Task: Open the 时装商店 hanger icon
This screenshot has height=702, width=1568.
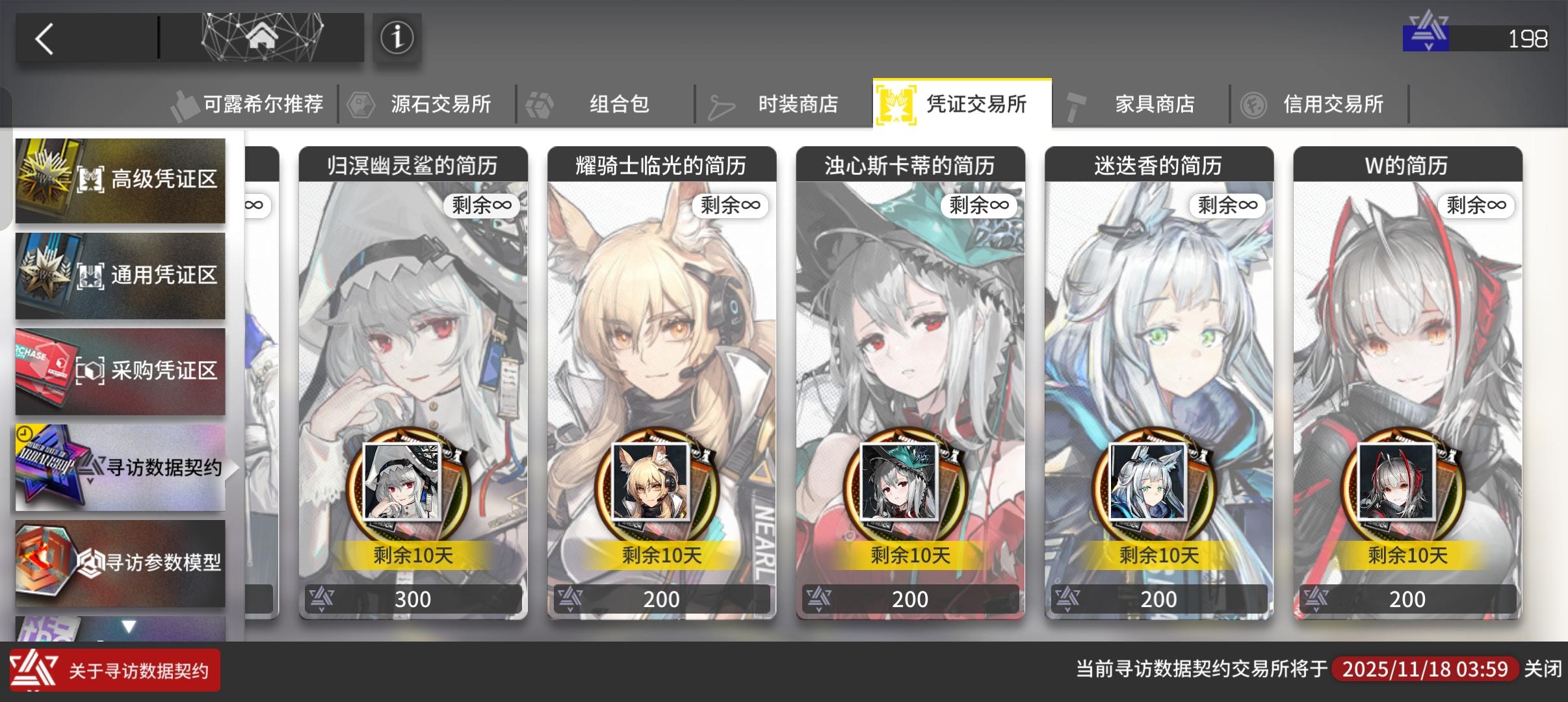Action: (x=722, y=104)
